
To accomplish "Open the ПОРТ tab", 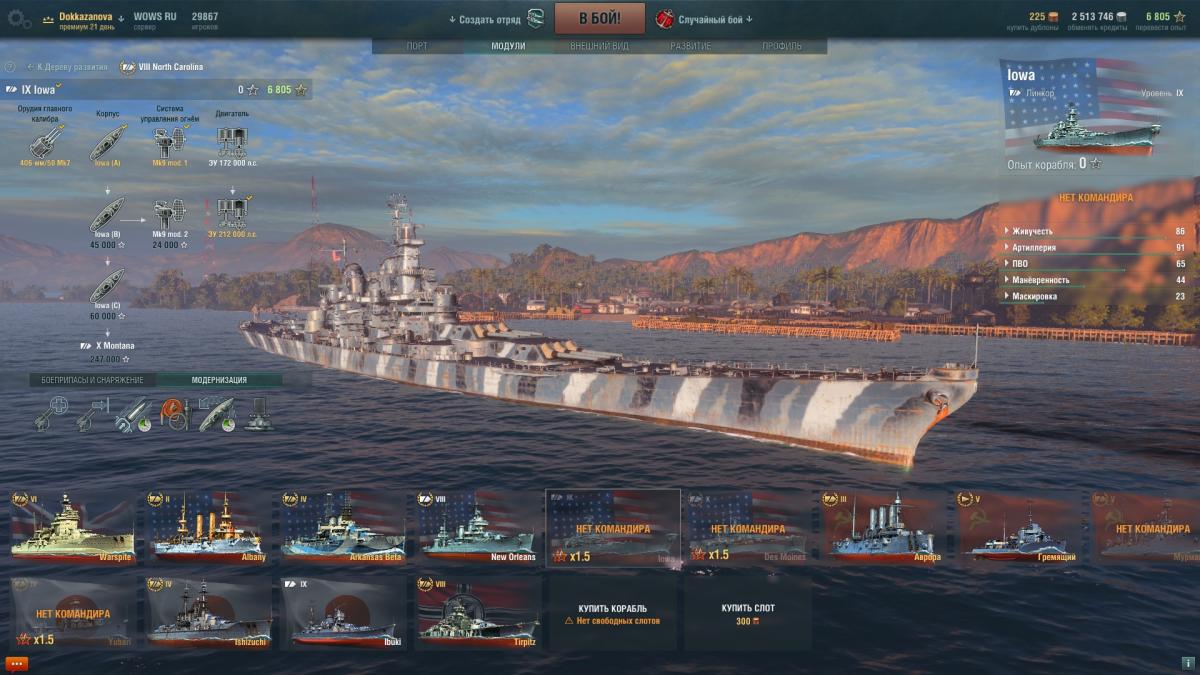I will 417,46.
